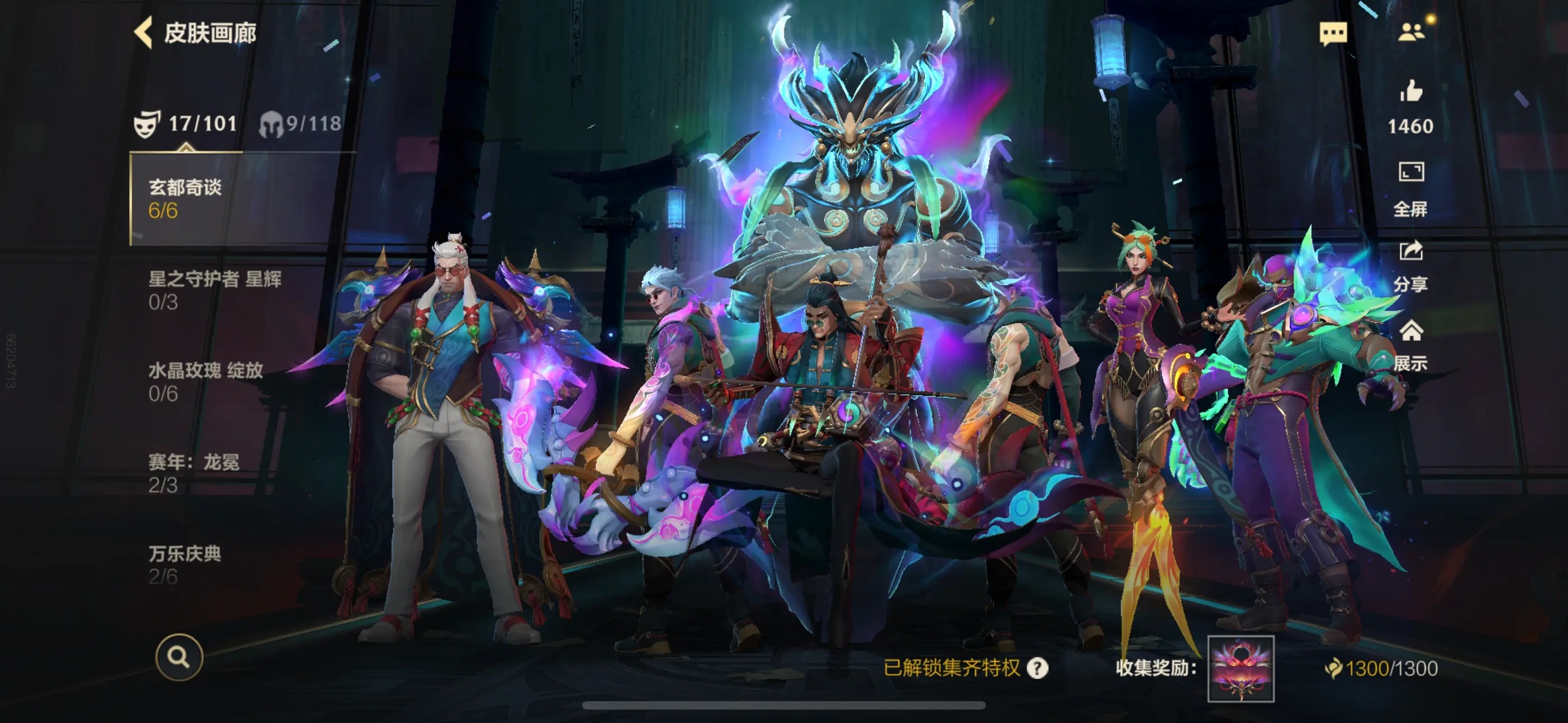Tap the 分享 share button
Screen dimensions: 1568x723
(1411, 265)
